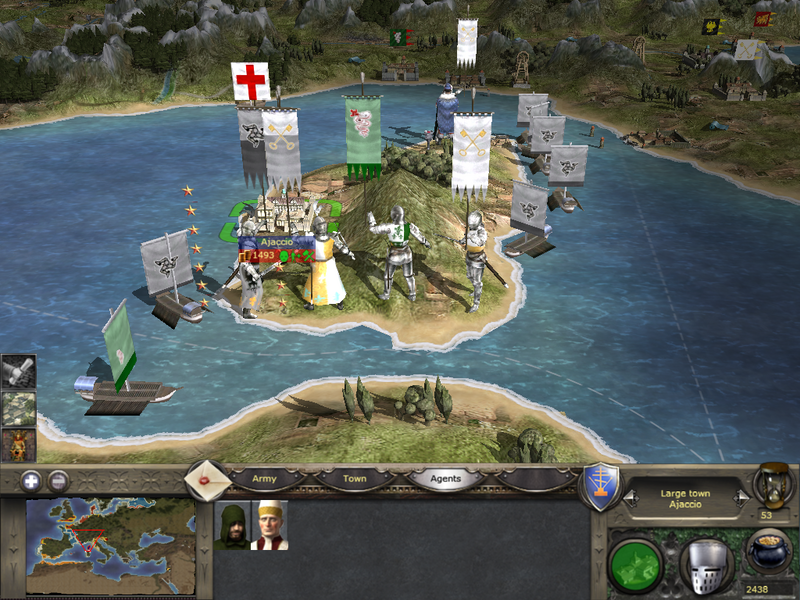The height and width of the screenshot is (600, 800).
Task: Open the Town tab
Action: [355, 479]
